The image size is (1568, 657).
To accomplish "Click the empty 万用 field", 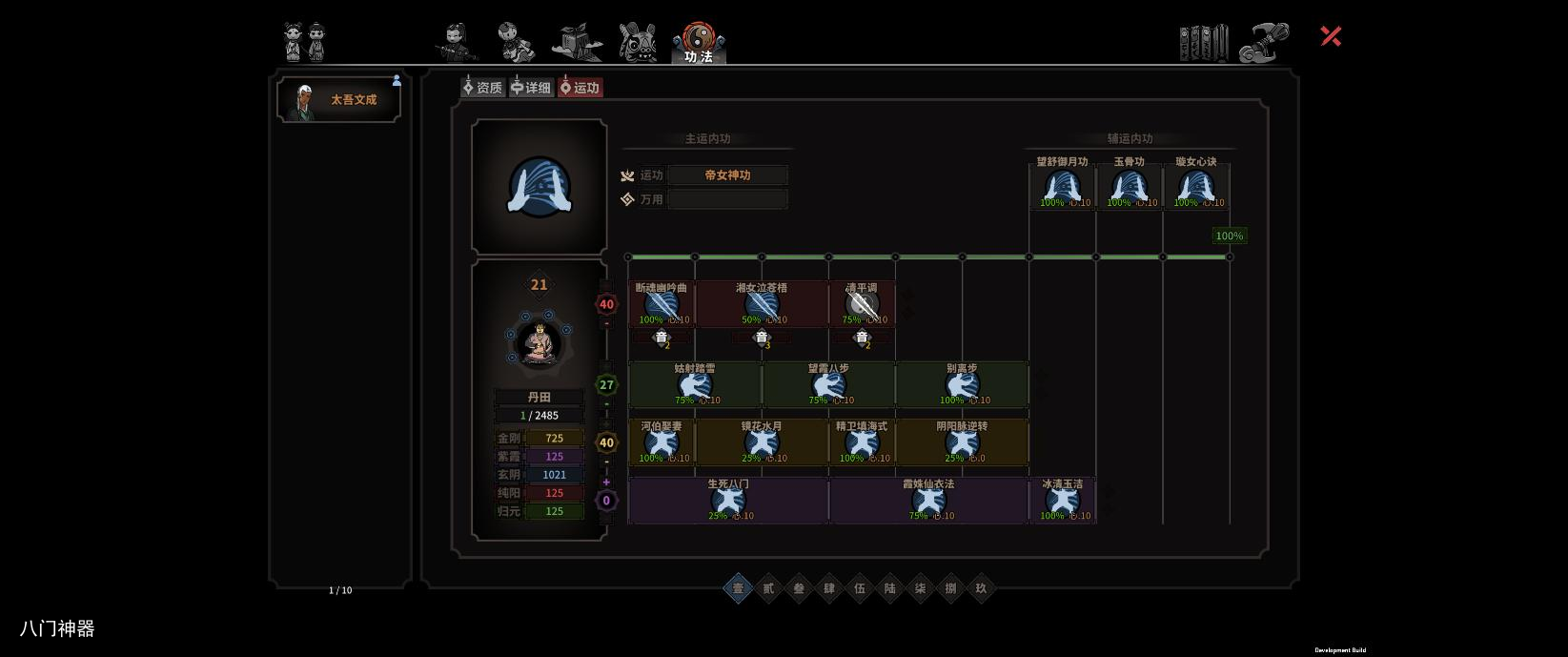I will [x=727, y=199].
